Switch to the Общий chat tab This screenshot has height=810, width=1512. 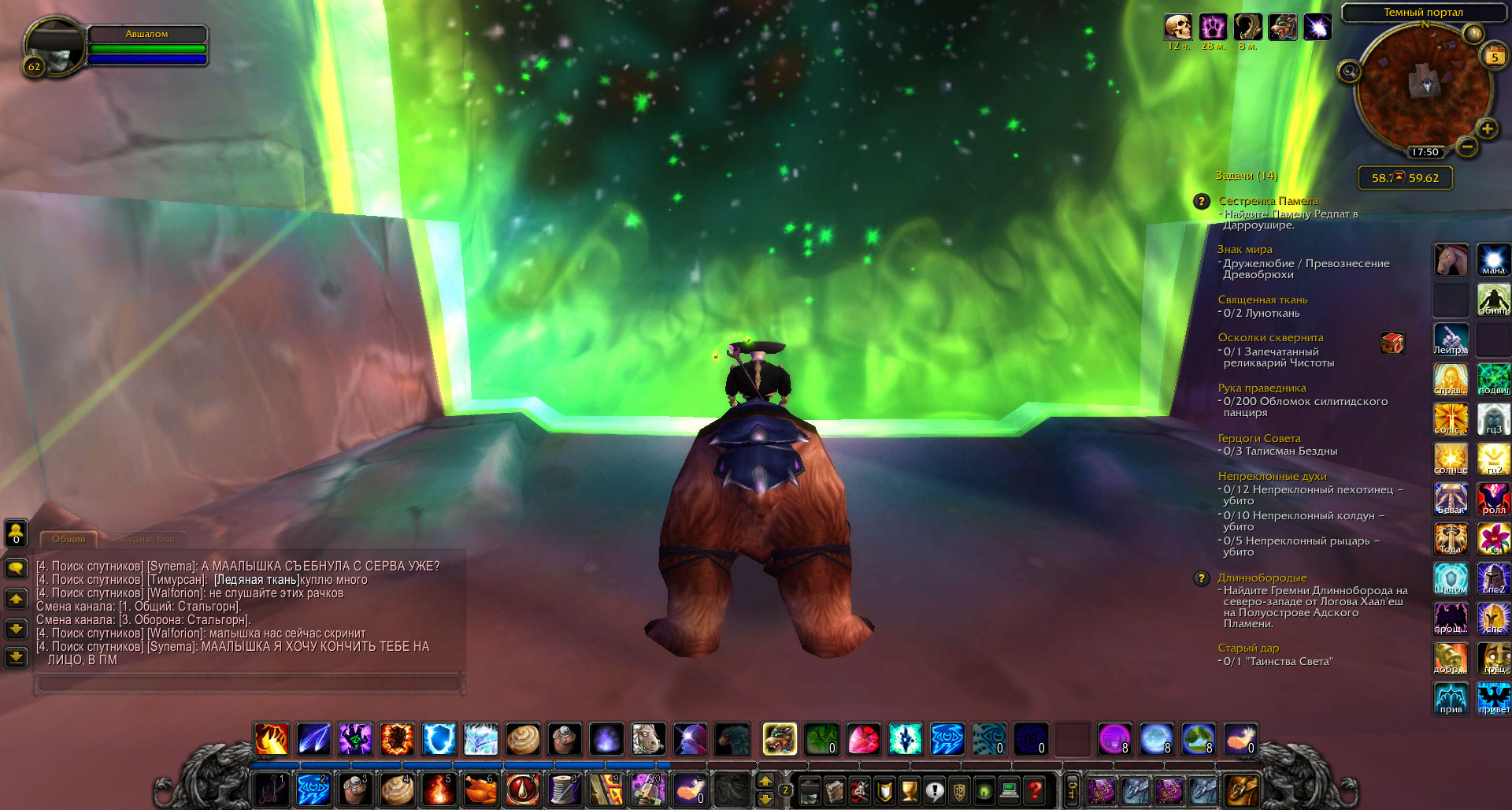point(69,539)
